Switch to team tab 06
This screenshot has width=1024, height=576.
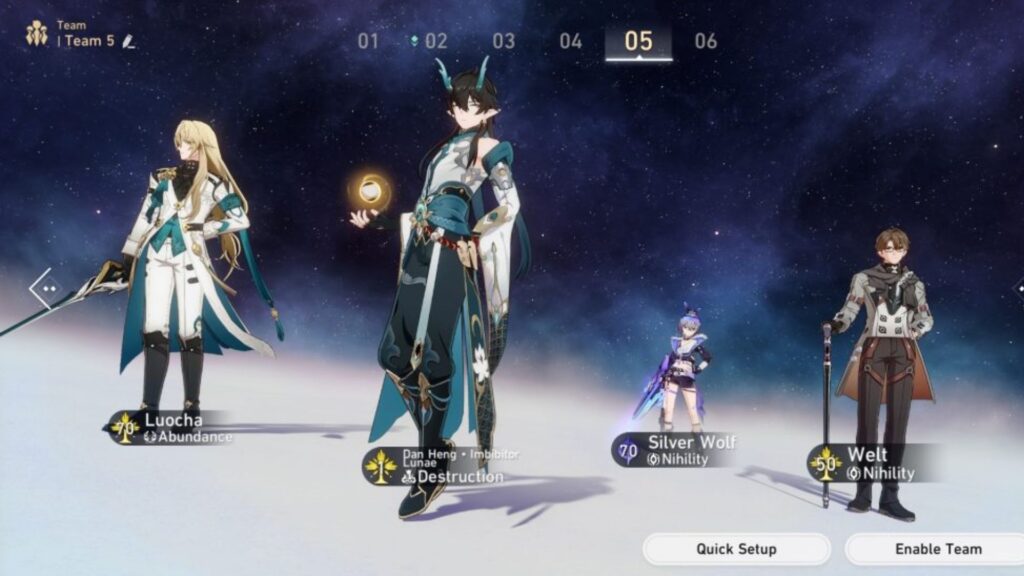point(706,41)
